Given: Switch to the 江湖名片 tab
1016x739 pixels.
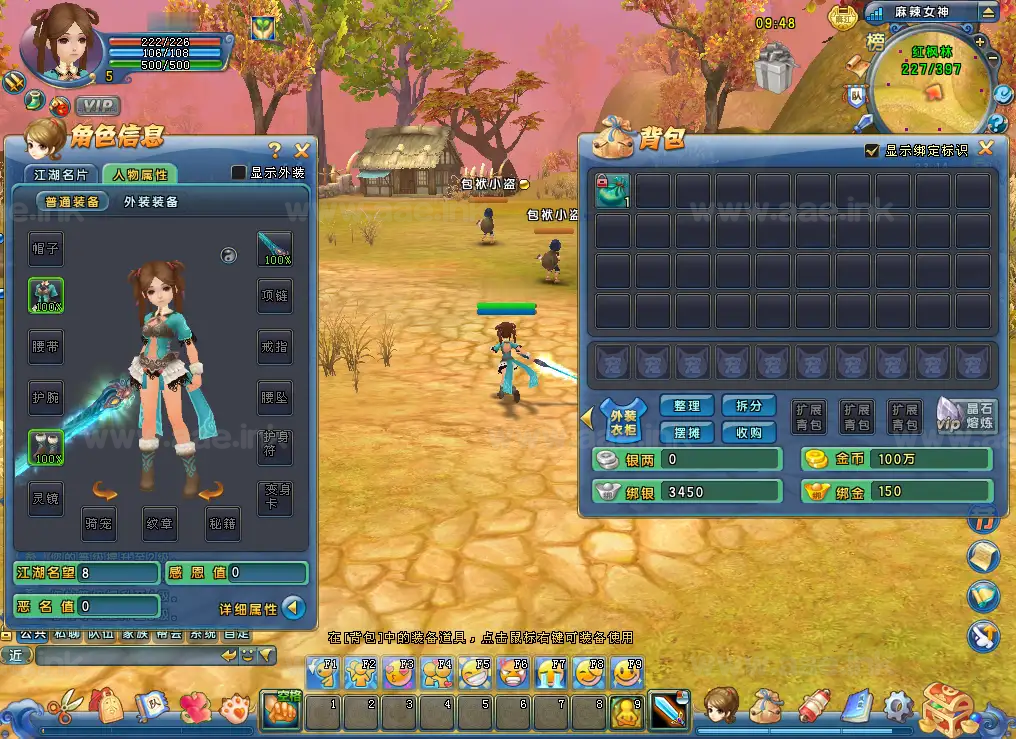Looking at the screenshot, I should coord(61,174).
